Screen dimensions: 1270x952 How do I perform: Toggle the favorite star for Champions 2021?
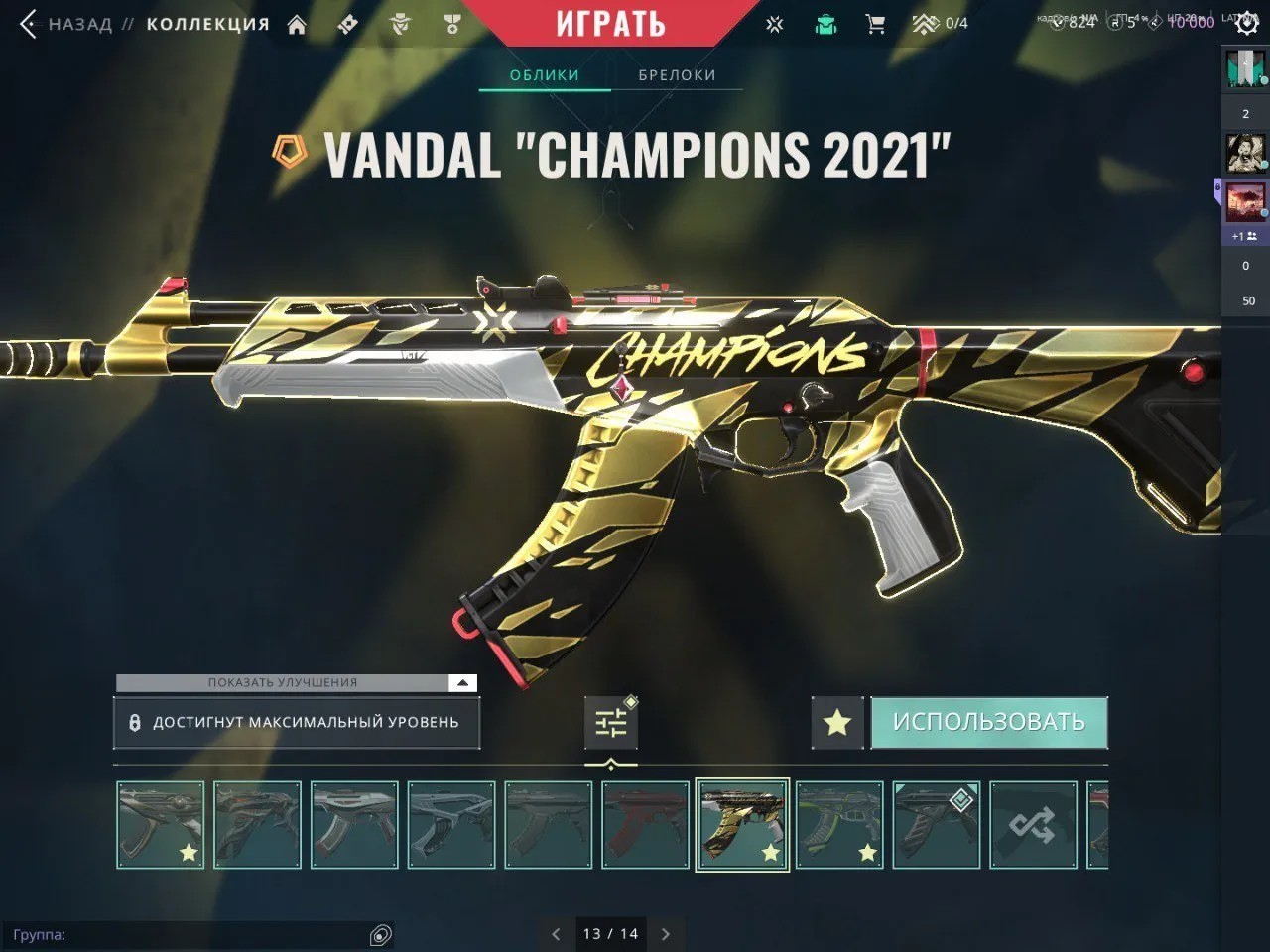836,722
